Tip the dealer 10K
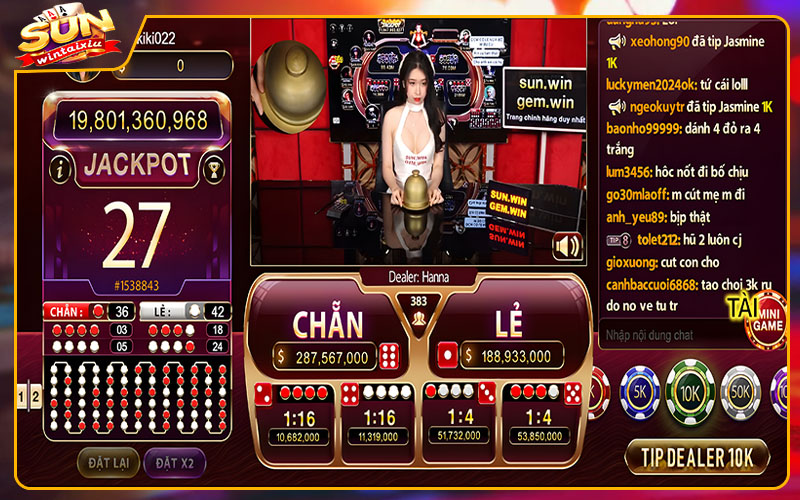The width and height of the screenshot is (800, 500). pyautogui.click(x=697, y=457)
